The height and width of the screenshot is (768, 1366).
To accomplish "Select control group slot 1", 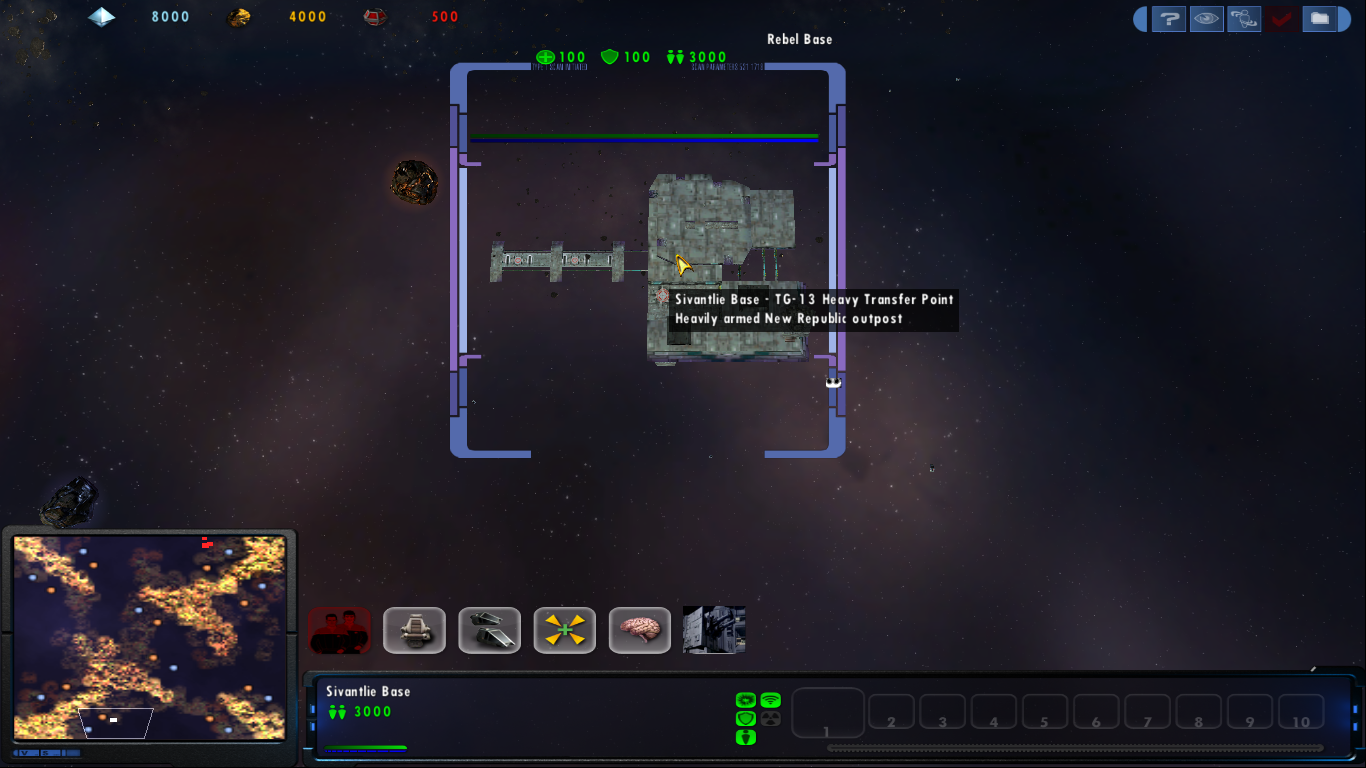I will point(828,713).
